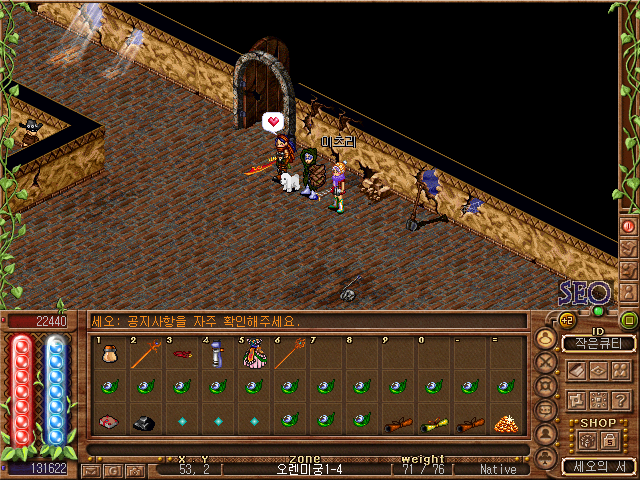Click the green square button near SEO logo
Image resolution: width=640 pixels, height=480 pixels.
point(629,321)
